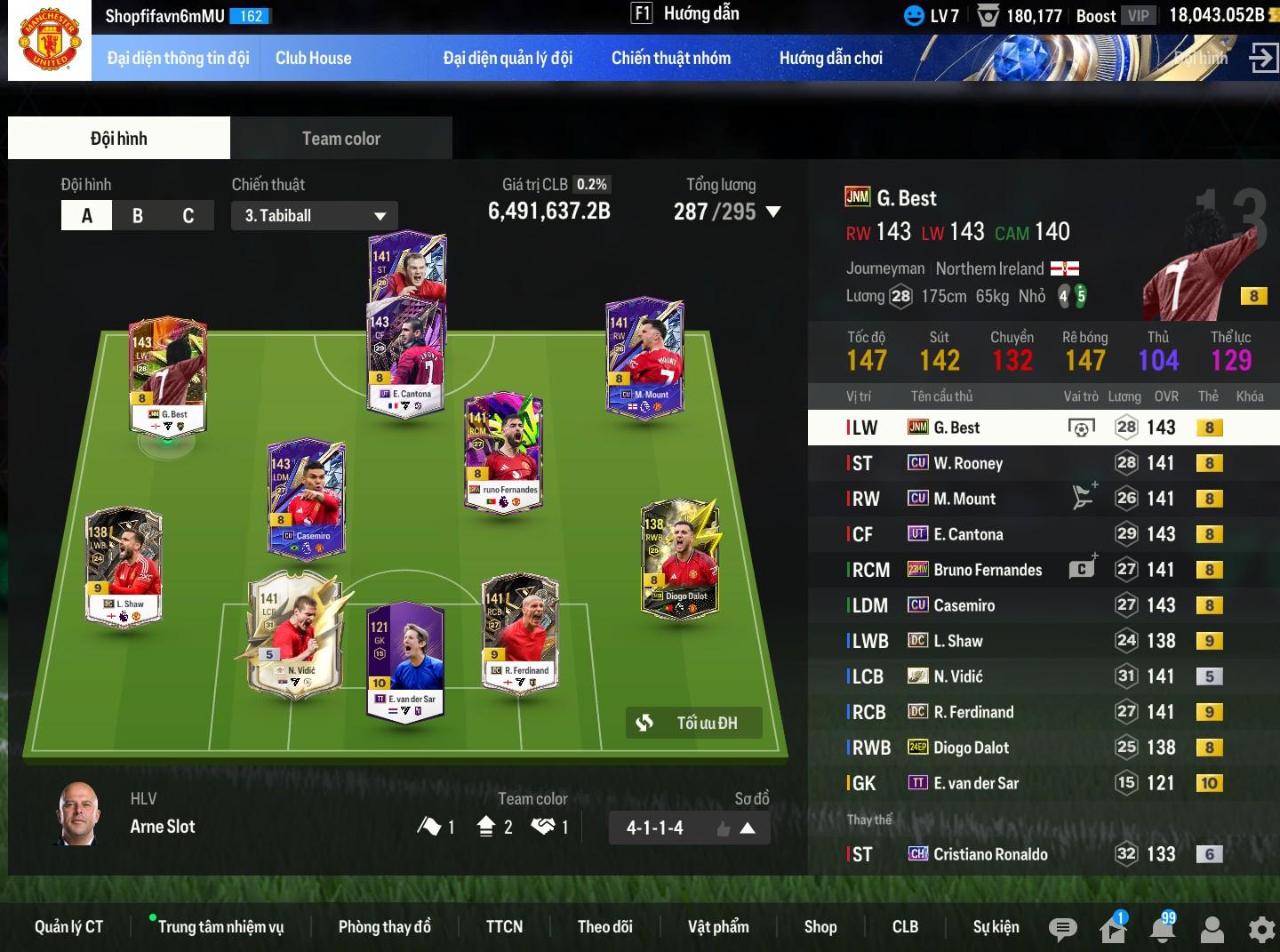
Task: Go to Chiến thuật nhóm menu
Action: 671,59
